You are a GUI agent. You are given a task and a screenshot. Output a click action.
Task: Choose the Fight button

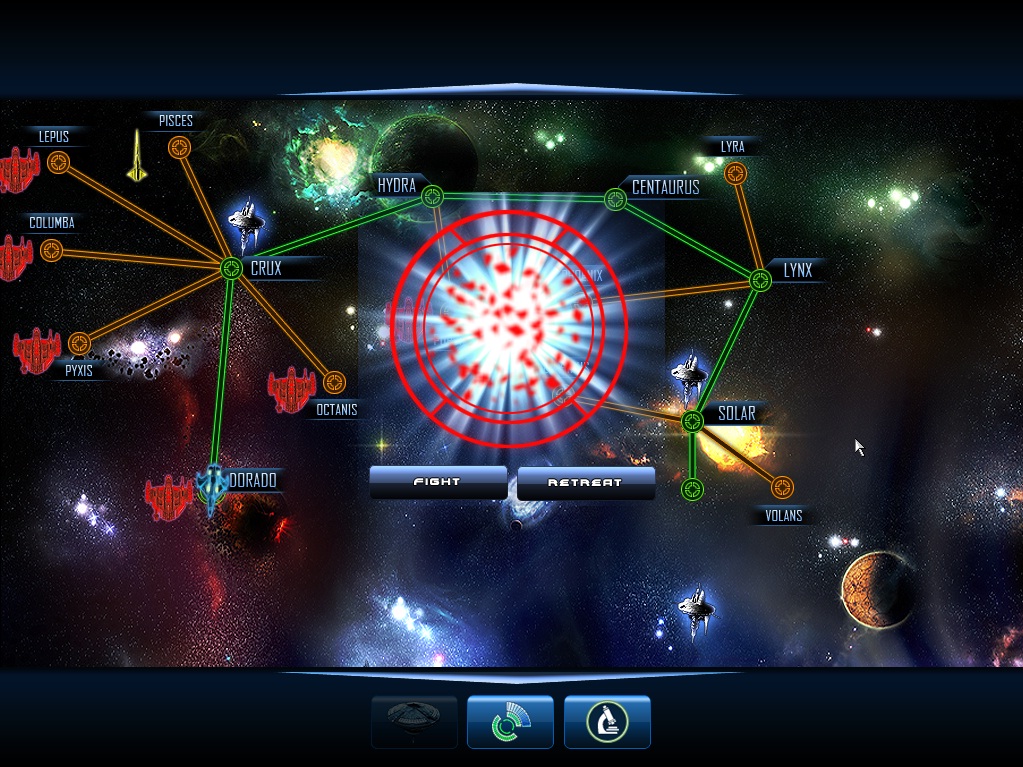438,482
